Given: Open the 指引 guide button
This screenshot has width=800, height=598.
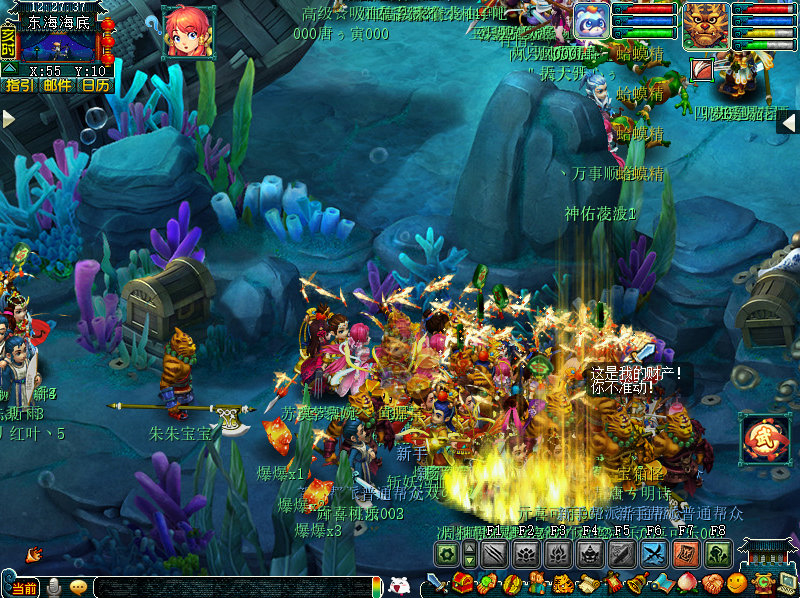Looking at the screenshot, I should click(19, 86).
